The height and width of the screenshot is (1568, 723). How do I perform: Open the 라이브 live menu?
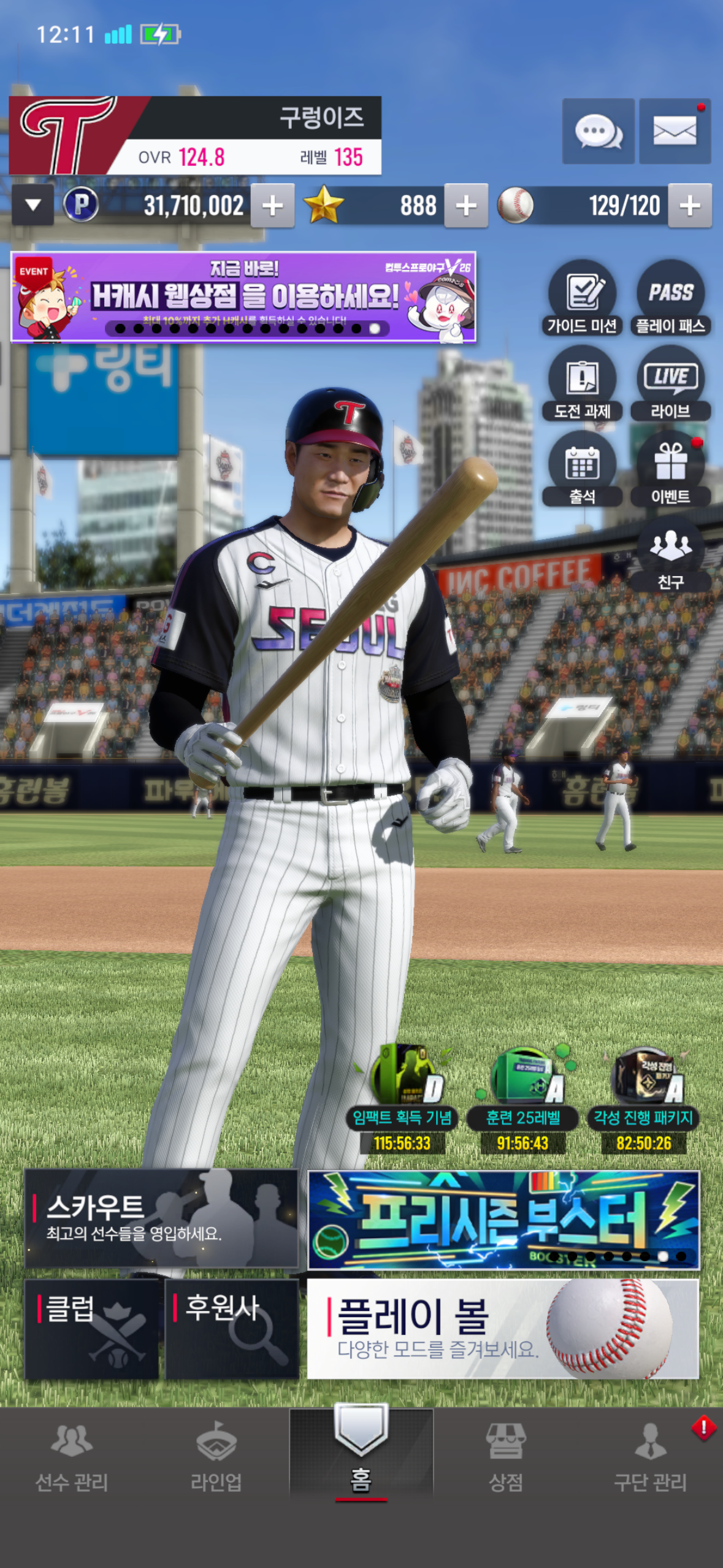pos(671,384)
